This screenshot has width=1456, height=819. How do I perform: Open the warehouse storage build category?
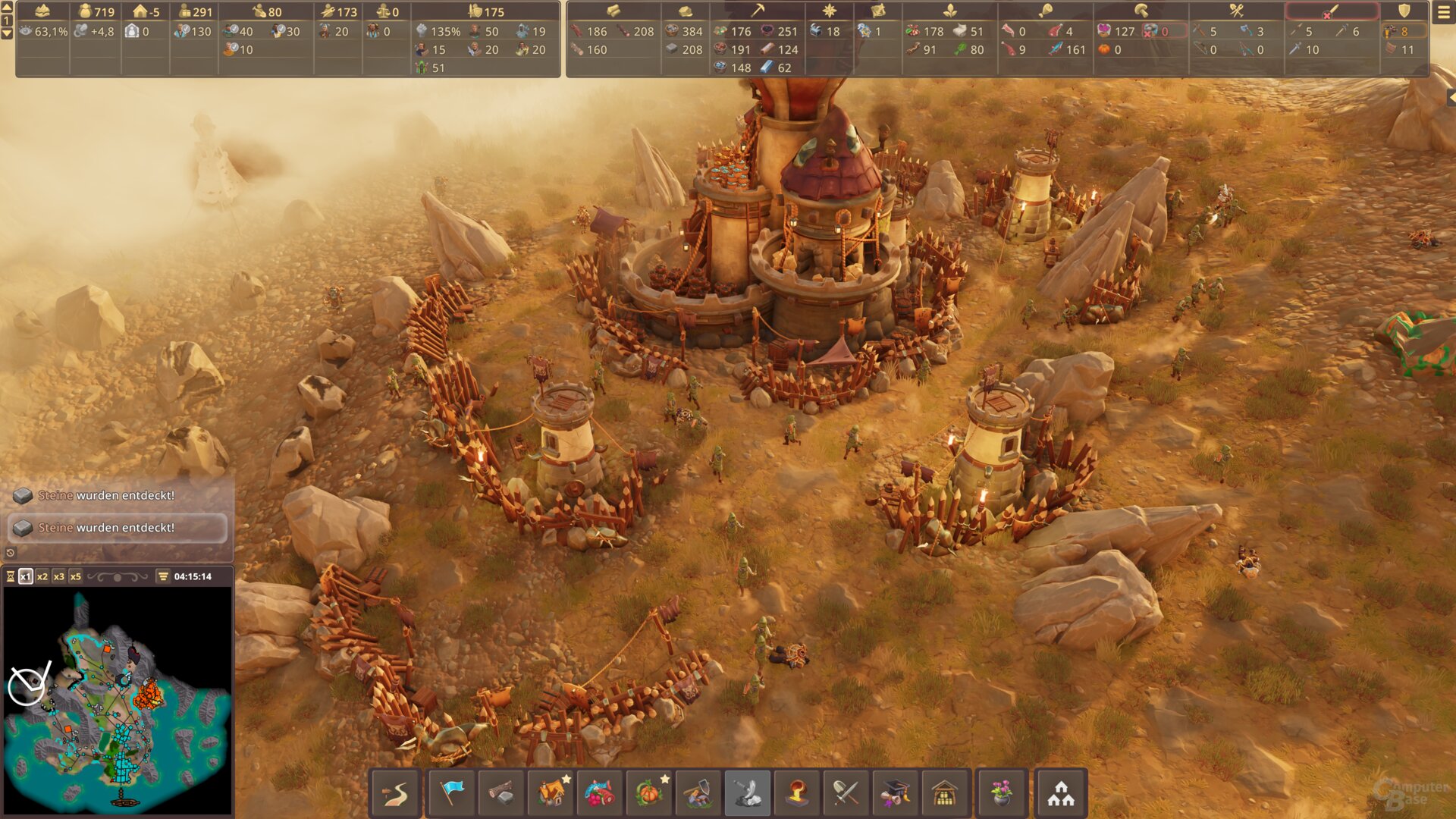[x=945, y=793]
